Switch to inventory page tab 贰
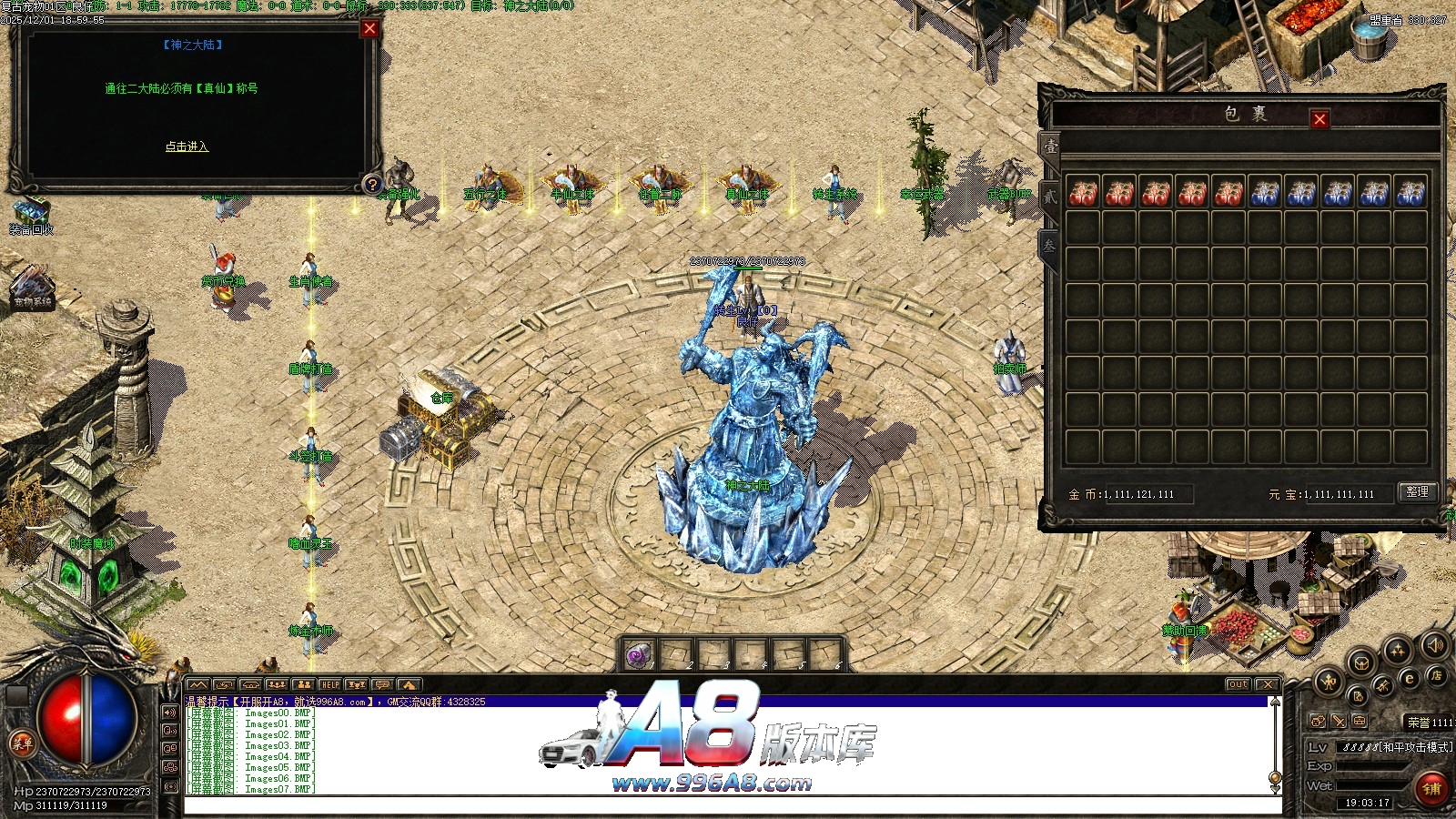 1049,197
